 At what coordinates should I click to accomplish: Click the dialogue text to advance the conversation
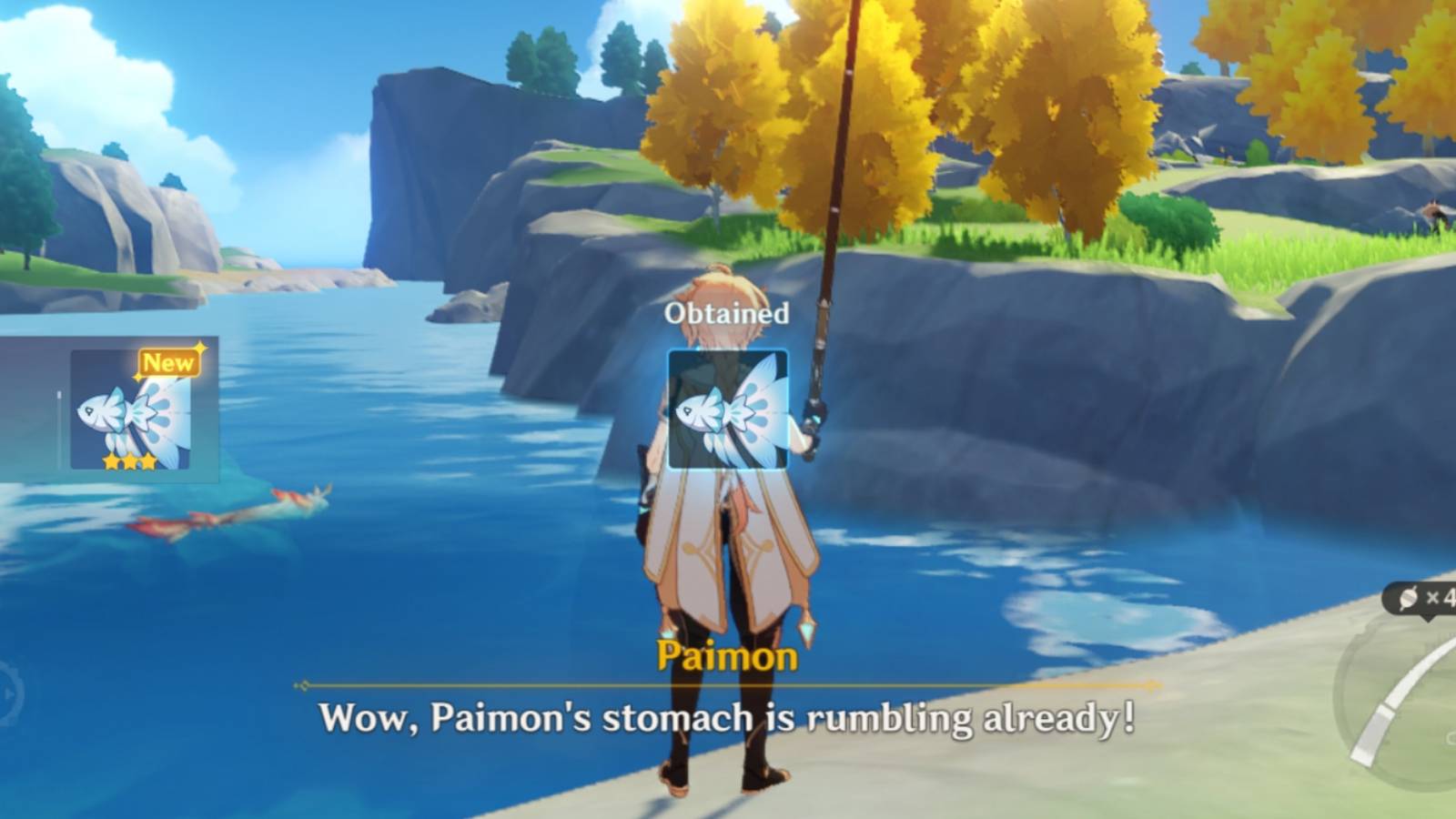click(728, 719)
